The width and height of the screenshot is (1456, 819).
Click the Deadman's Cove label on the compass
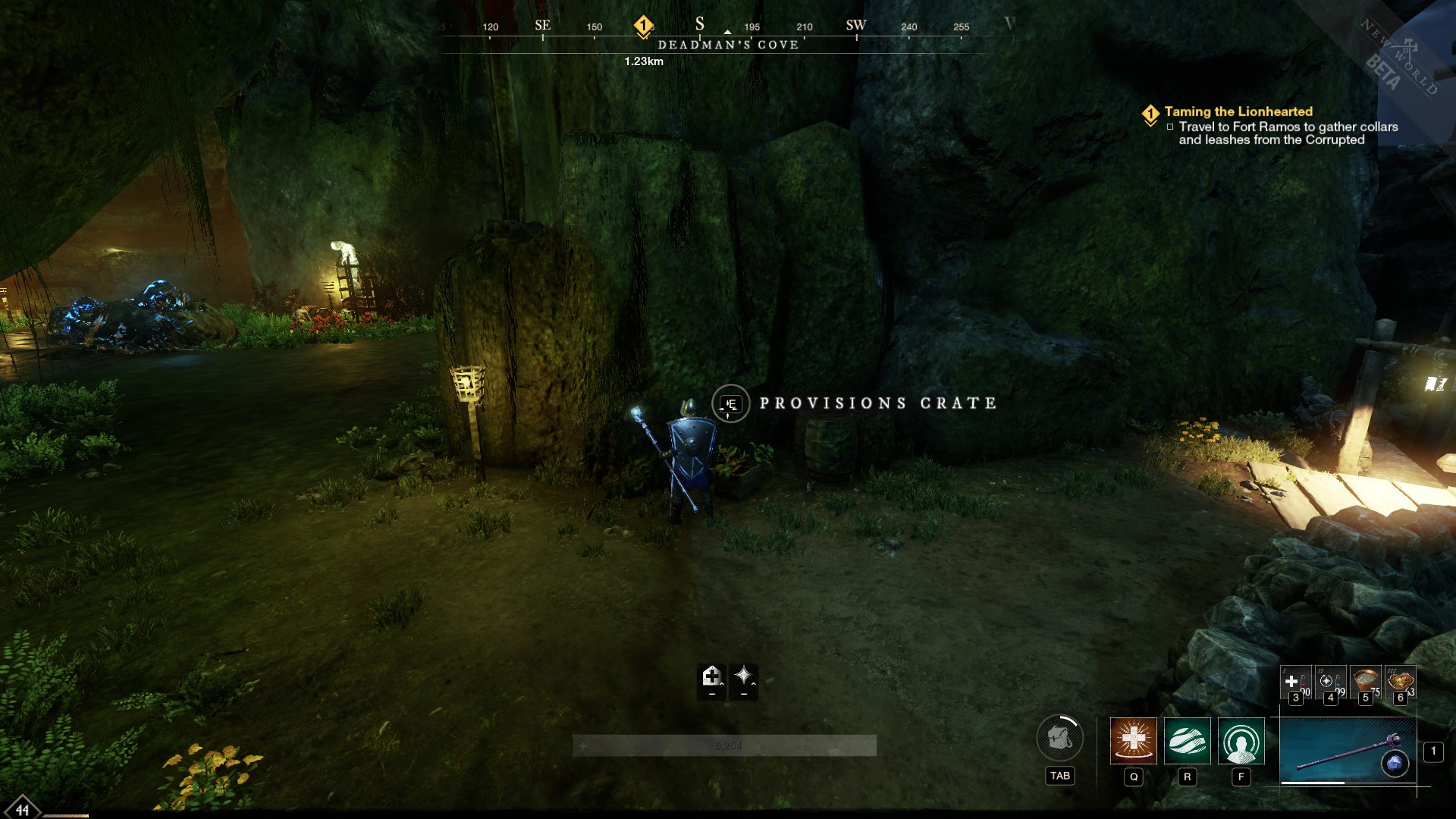pyautogui.click(x=727, y=45)
